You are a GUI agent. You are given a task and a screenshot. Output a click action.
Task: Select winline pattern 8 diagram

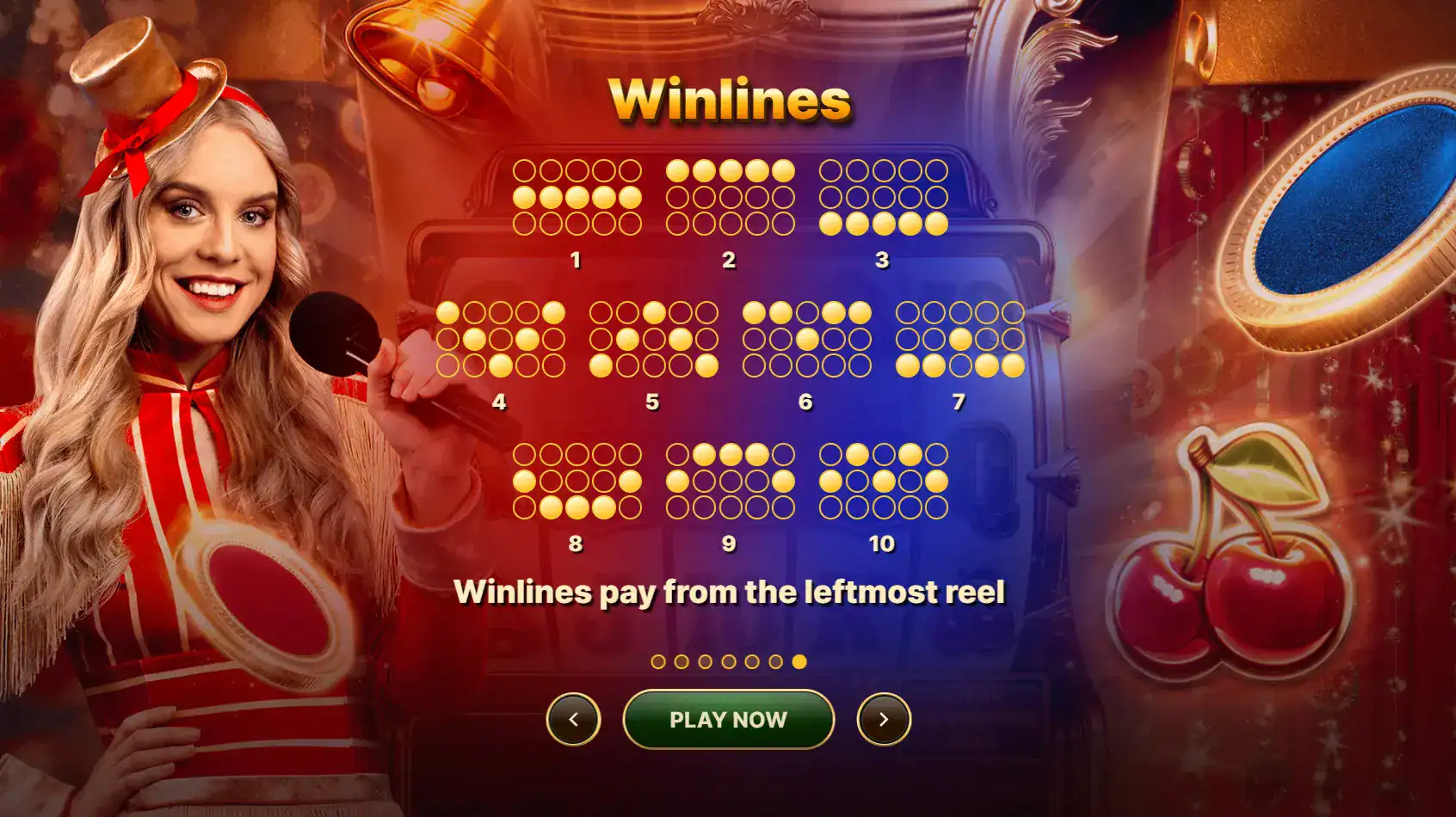pos(575,480)
